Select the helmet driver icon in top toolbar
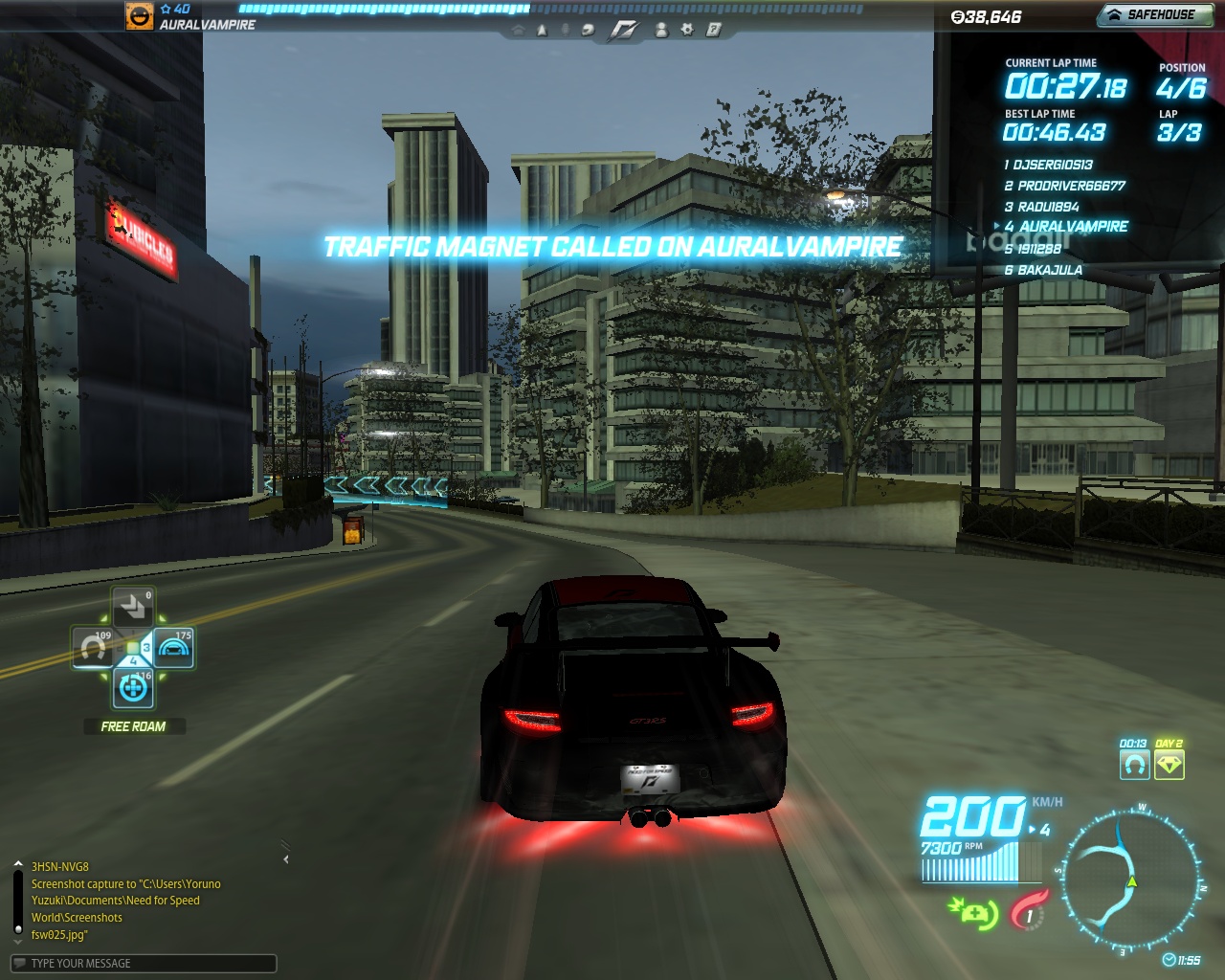 [x=588, y=31]
